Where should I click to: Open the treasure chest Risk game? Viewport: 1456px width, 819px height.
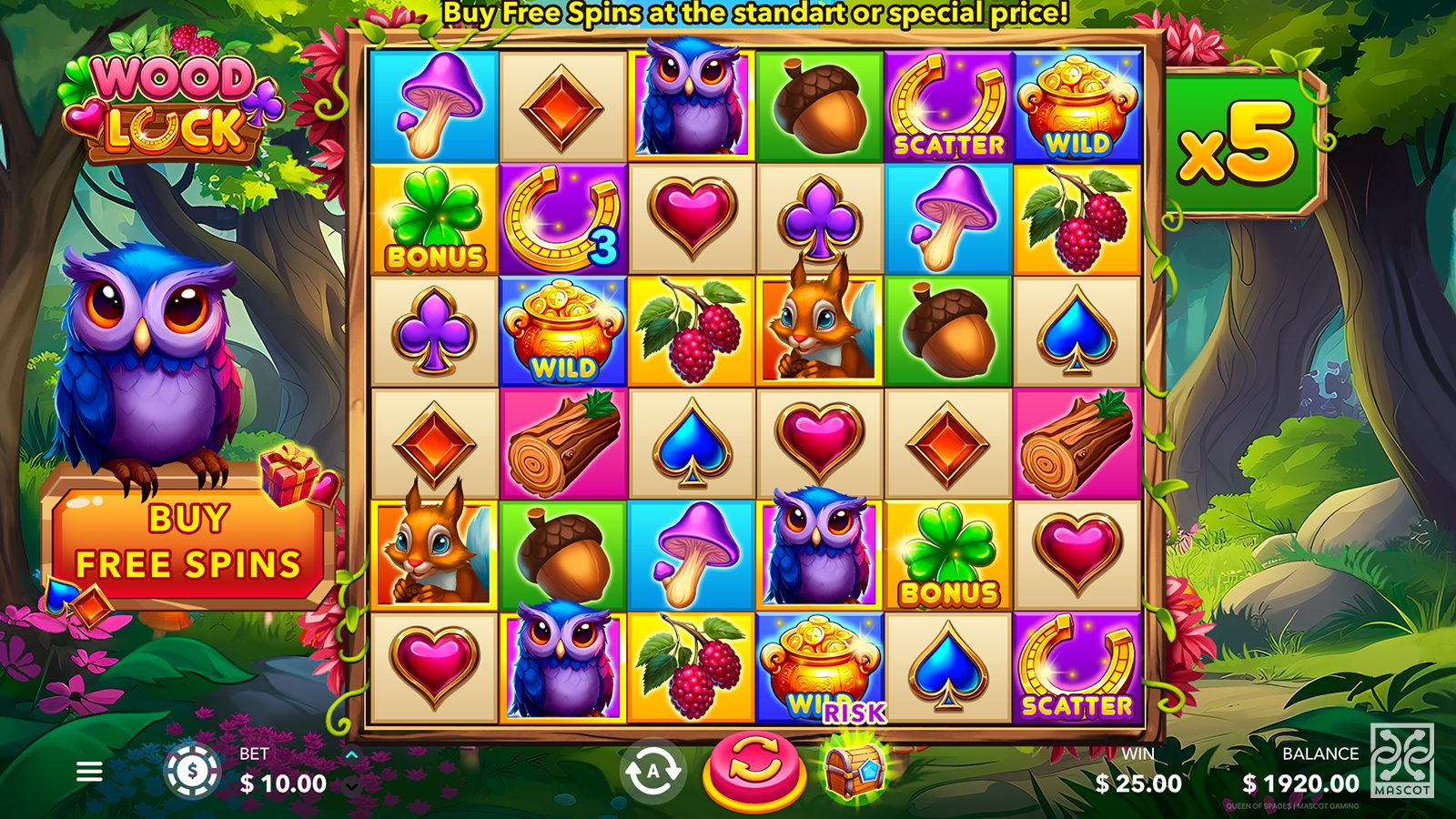click(x=854, y=767)
